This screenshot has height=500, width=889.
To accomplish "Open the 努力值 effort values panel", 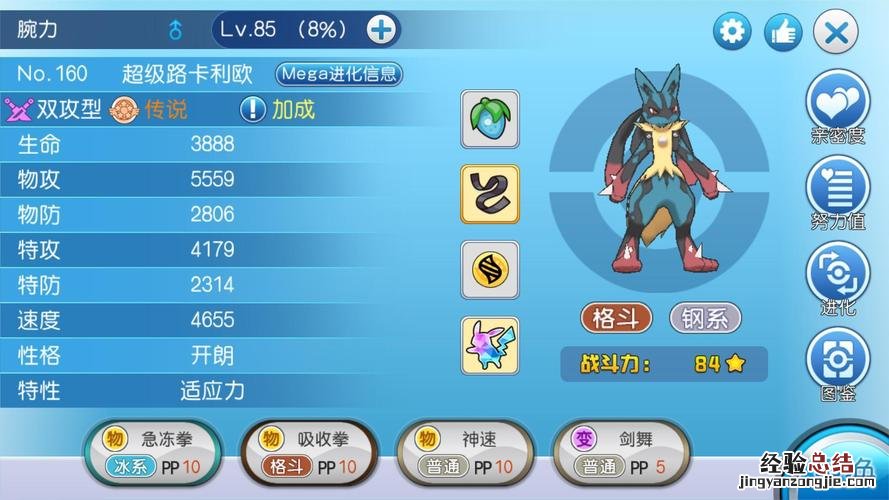I will 838,193.
